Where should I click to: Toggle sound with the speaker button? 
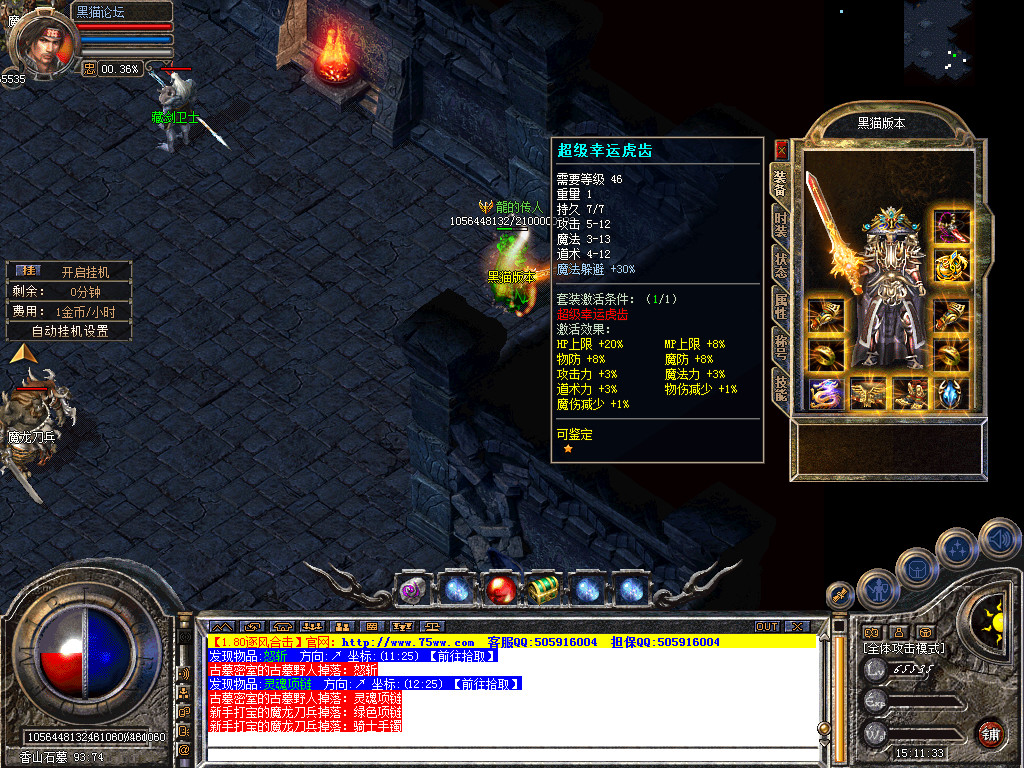pyautogui.click(x=998, y=539)
